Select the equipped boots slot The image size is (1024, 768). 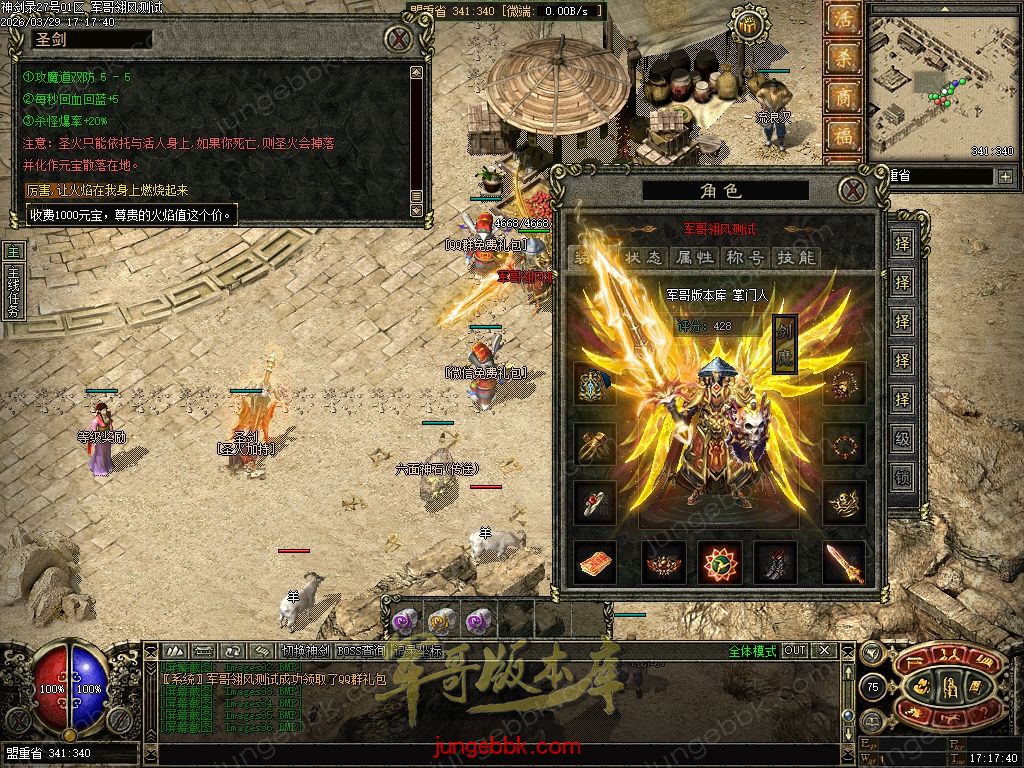click(x=775, y=563)
